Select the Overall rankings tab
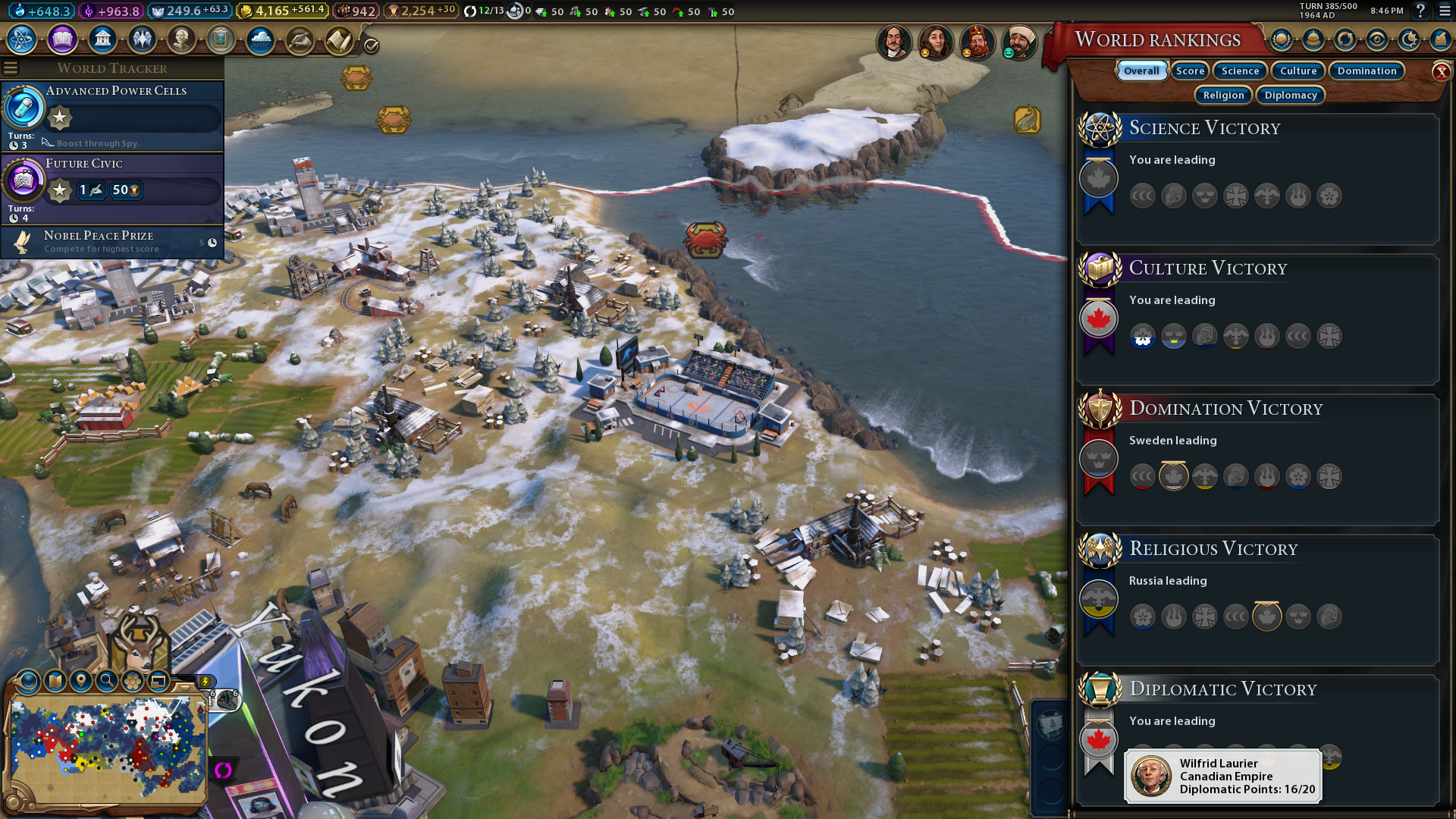Screen dimensions: 1456x819 click(x=1141, y=71)
